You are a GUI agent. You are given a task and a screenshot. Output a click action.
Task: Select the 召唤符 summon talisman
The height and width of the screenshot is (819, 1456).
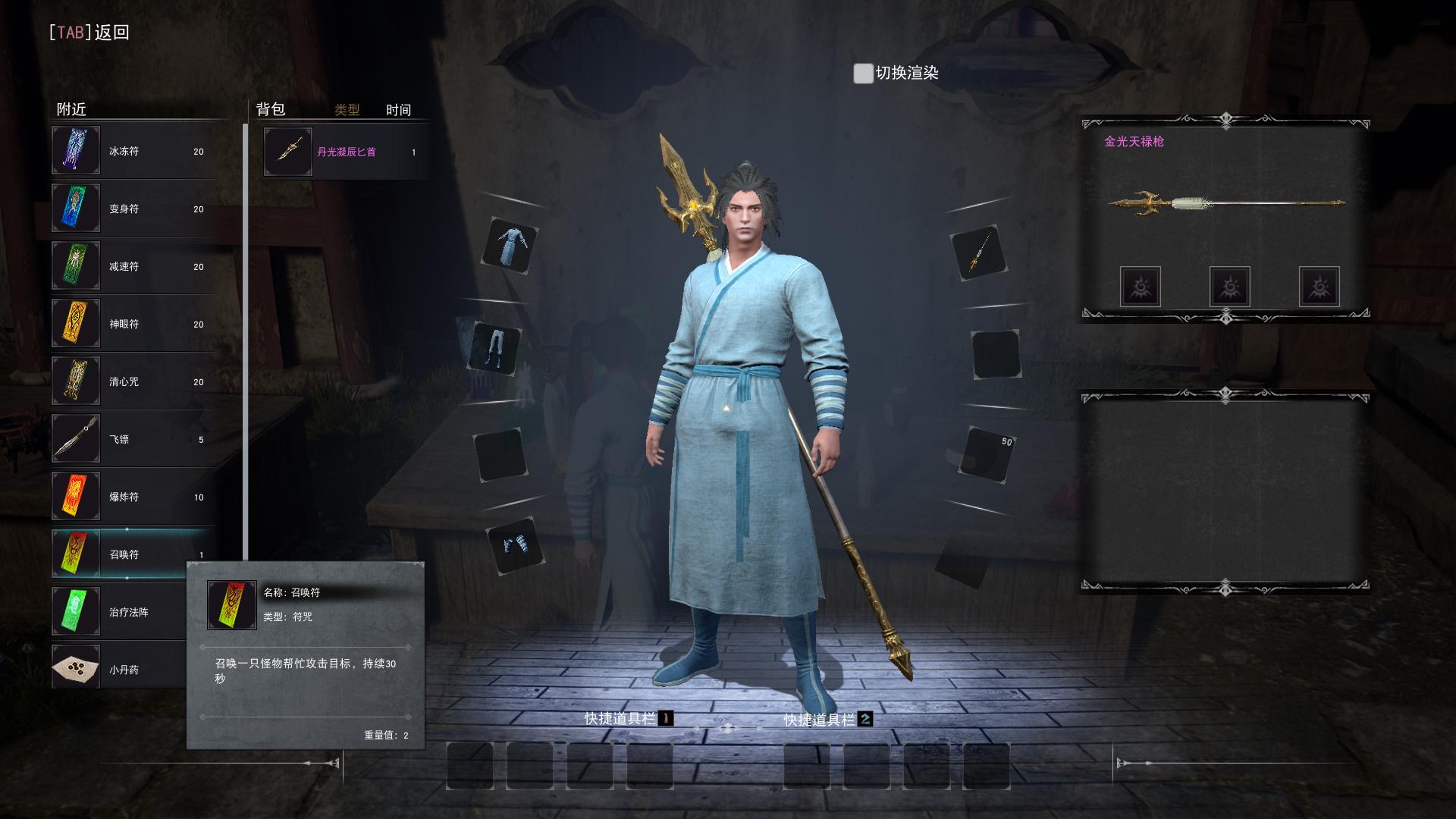click(x=133, y=554)
